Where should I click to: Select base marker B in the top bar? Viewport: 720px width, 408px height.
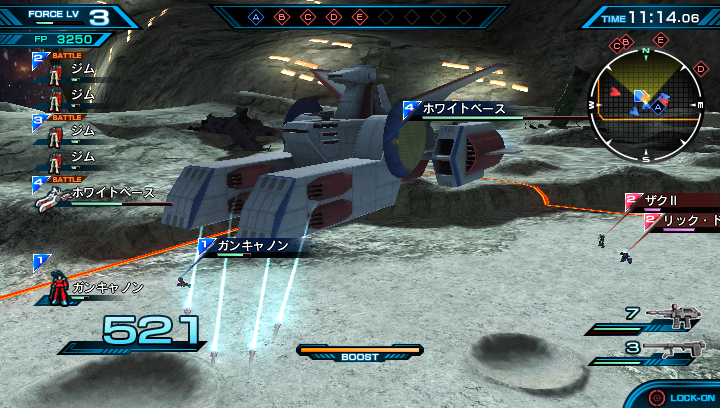[282, 17]
